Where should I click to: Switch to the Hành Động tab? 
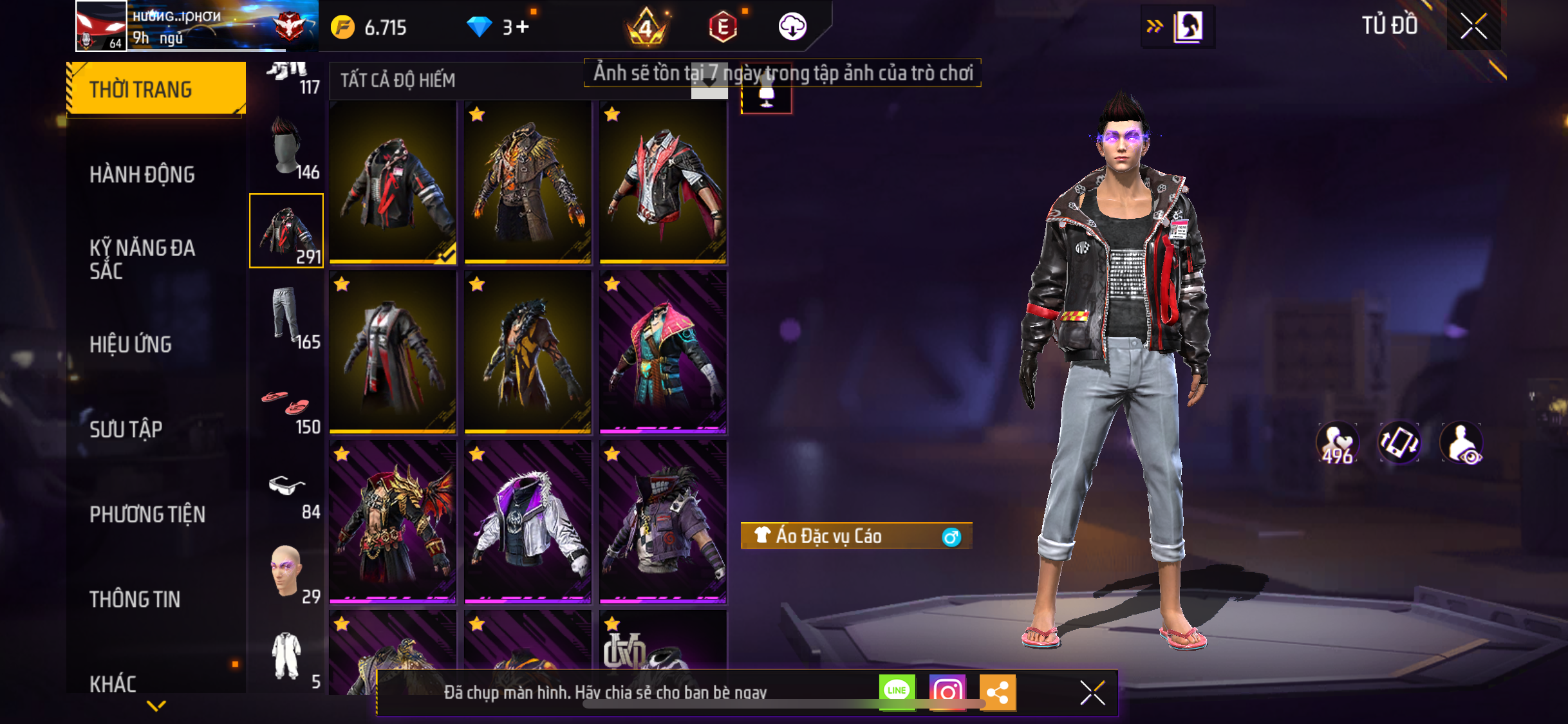tap(142, 174)
